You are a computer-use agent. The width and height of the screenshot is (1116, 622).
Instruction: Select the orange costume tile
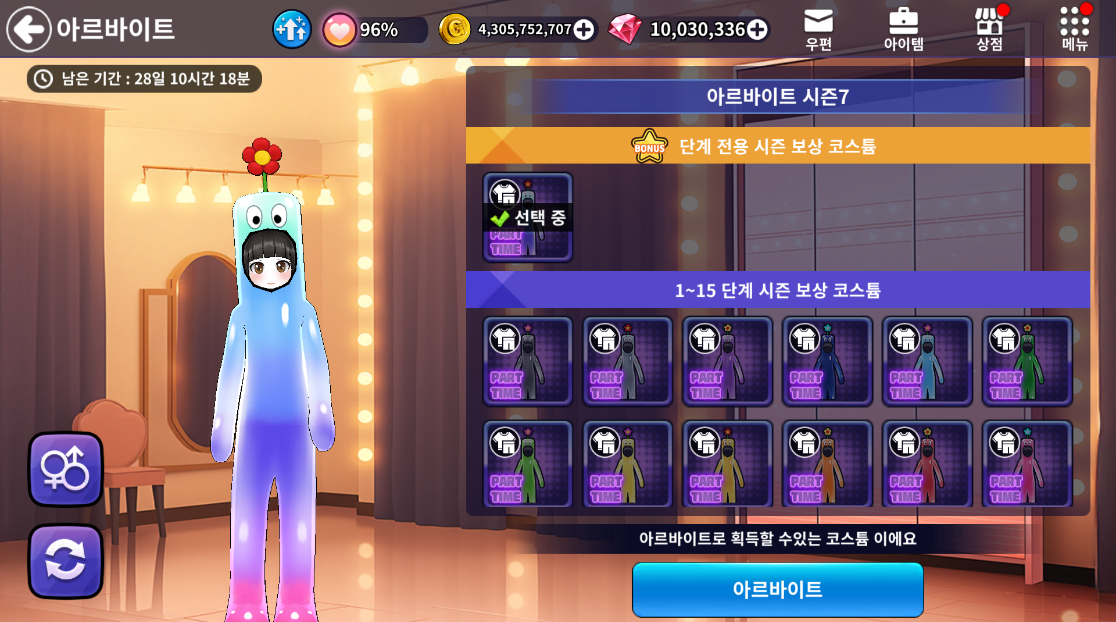(828, 465)
